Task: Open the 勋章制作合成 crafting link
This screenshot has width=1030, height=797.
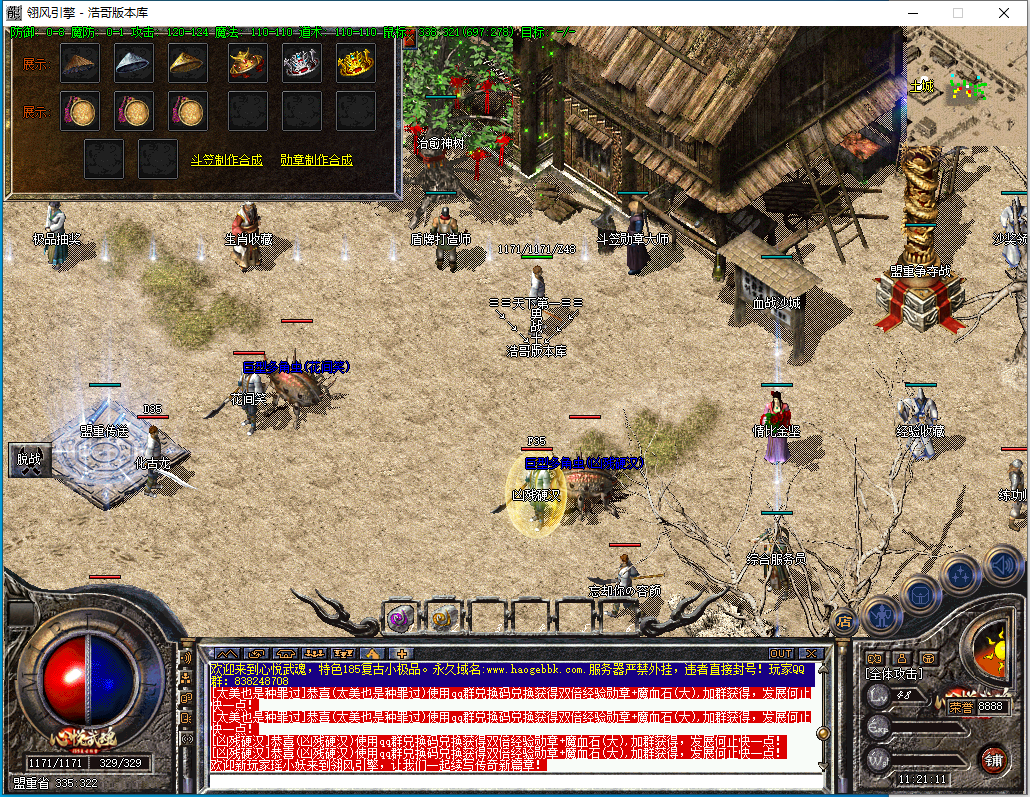Action: point(316,160)
